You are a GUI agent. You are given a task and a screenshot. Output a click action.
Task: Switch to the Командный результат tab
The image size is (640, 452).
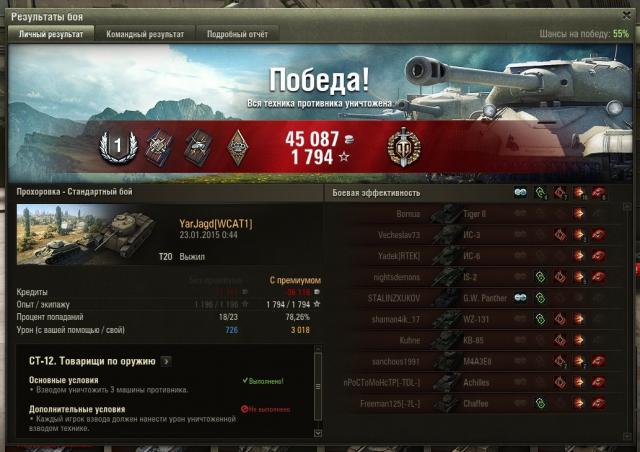click(145, 33)
